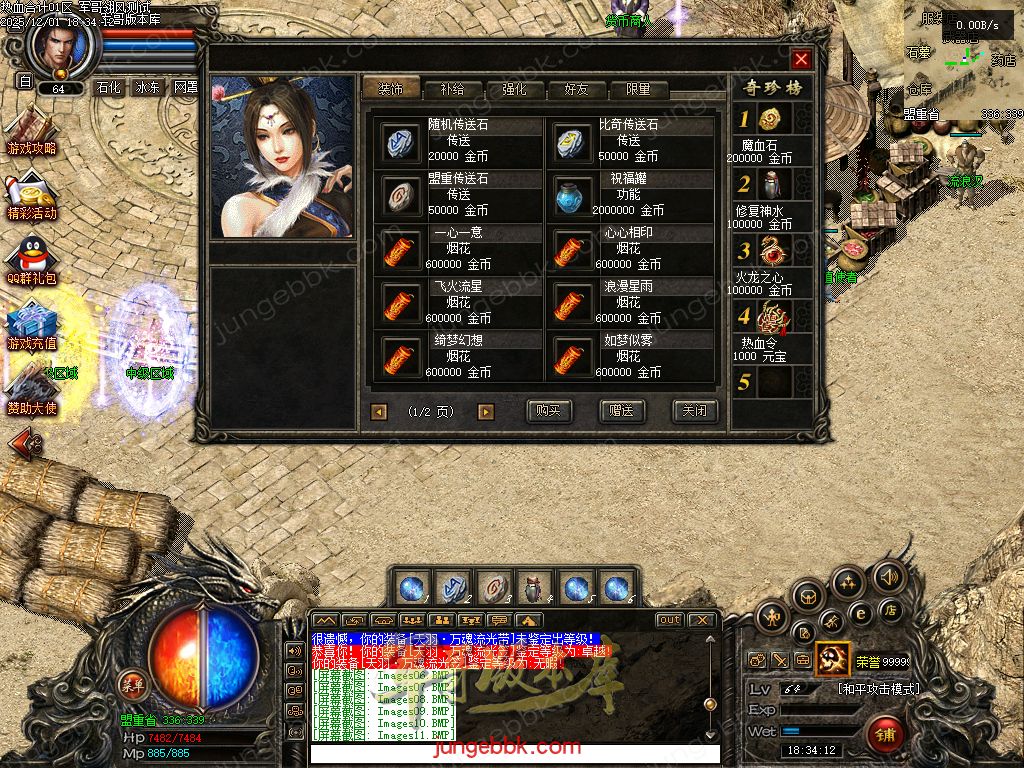The image size is (1024, 768).
Task: Open the 游戏充值 recharge icon
Action: [32, 322]
